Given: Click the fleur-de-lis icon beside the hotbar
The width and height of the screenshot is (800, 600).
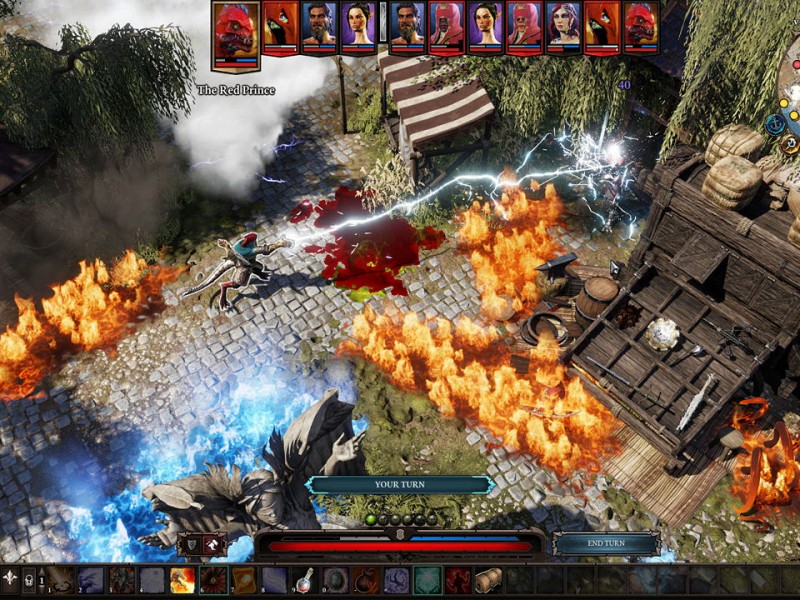Looking at the screenshot, I should click(x=10, y=579).
